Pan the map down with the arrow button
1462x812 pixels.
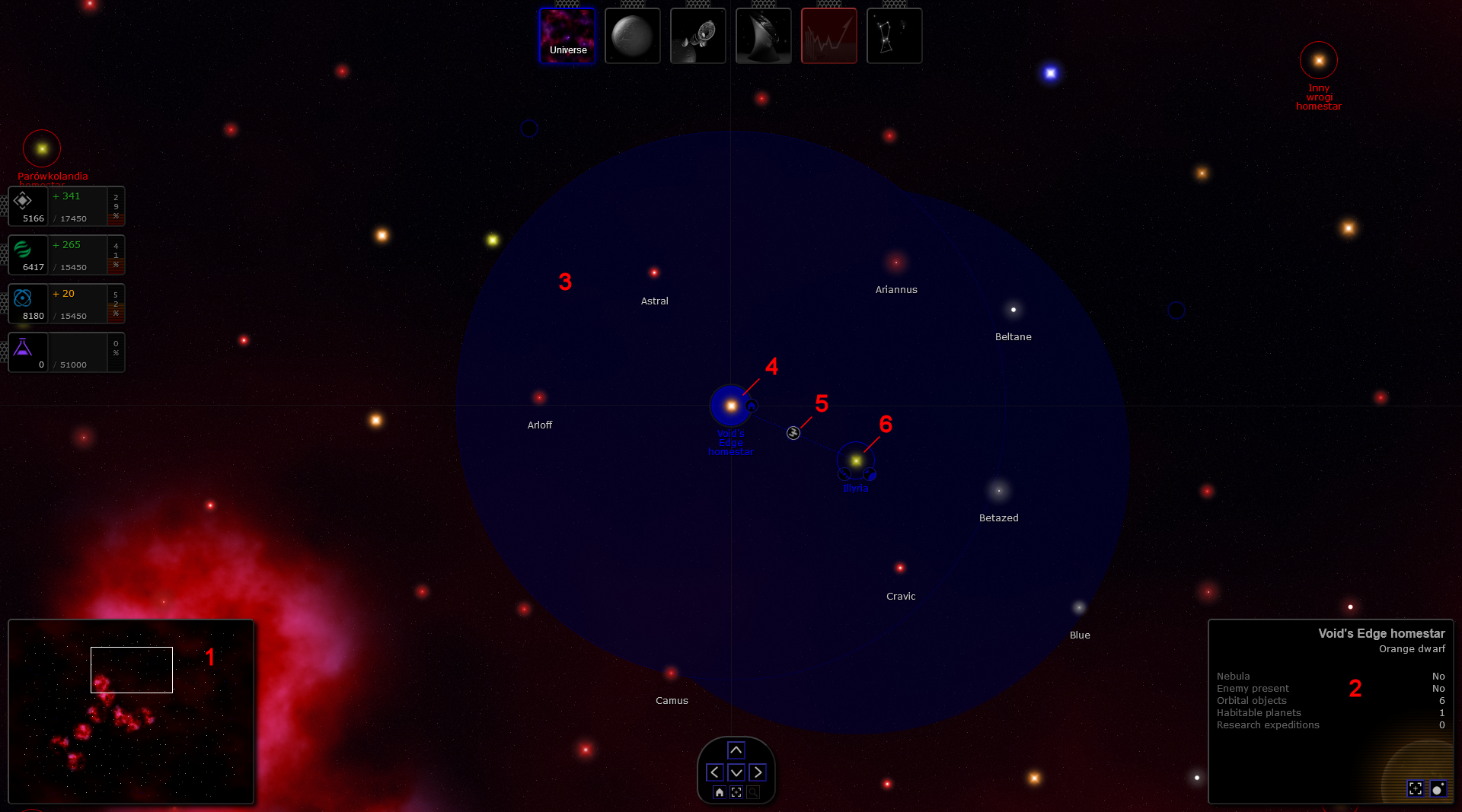(x=736, y=772)
